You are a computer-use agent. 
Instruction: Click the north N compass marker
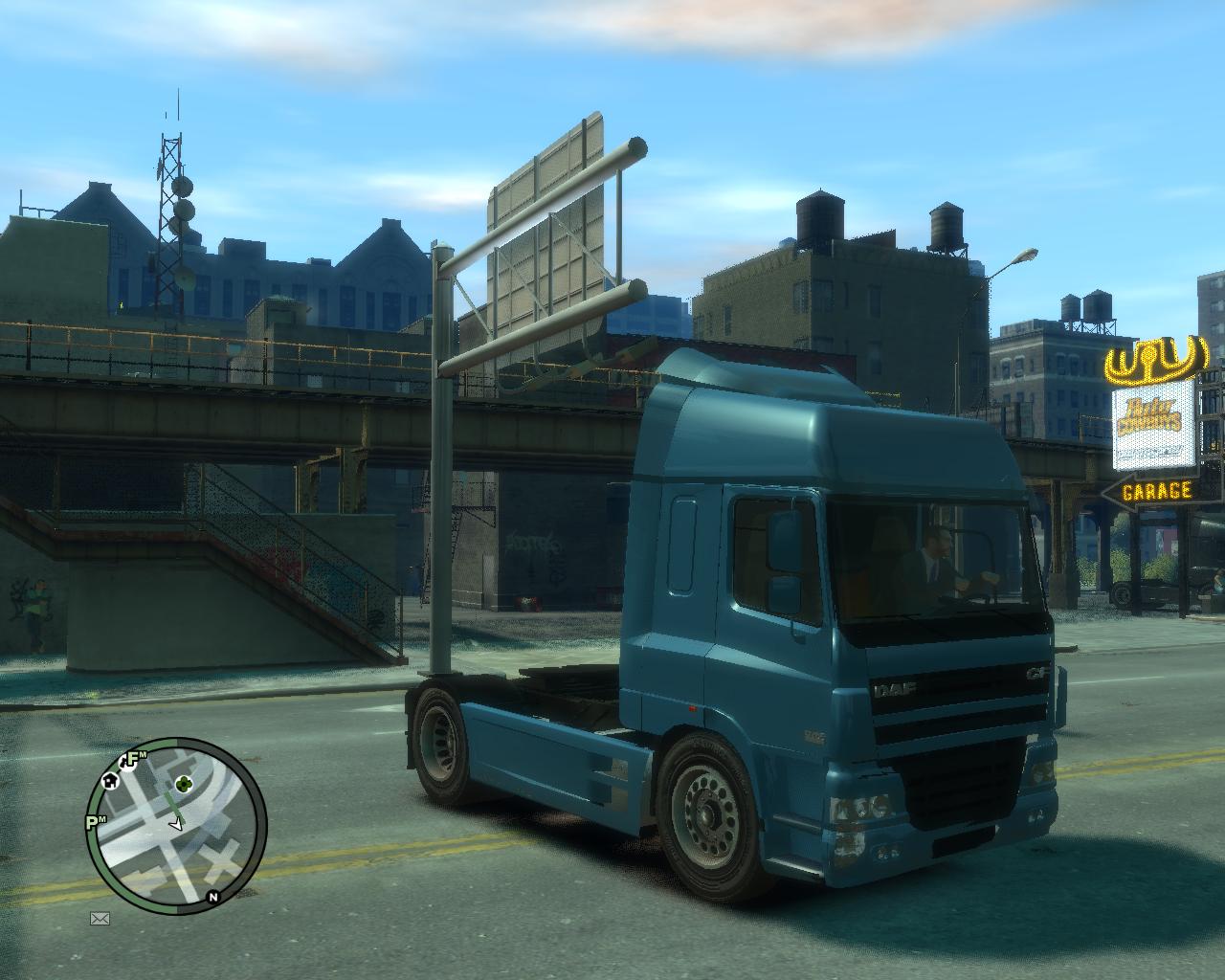coord(212,897)
